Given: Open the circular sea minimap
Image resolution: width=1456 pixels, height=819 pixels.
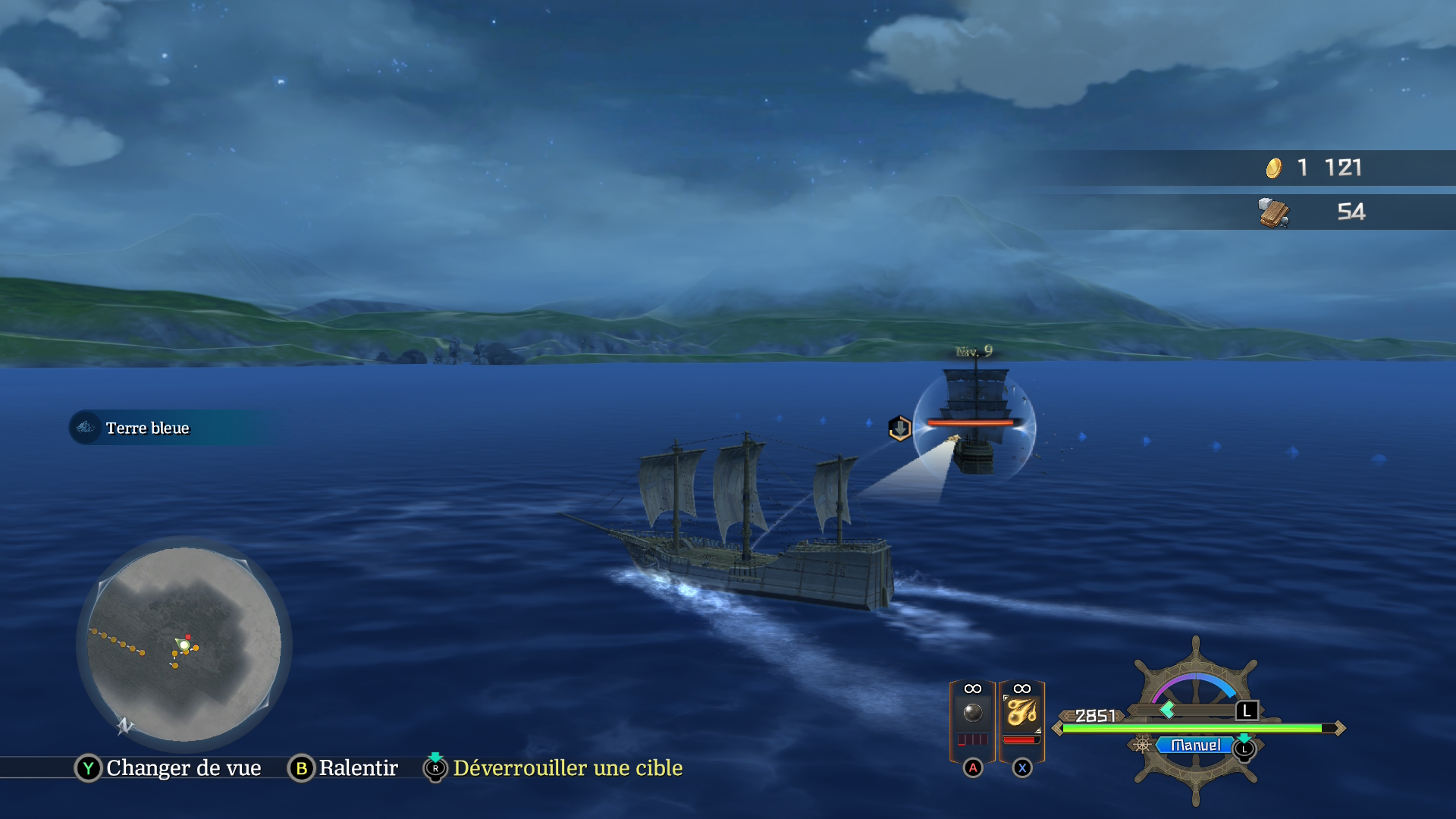Looking at the screenshot, I should click(184, 644).
